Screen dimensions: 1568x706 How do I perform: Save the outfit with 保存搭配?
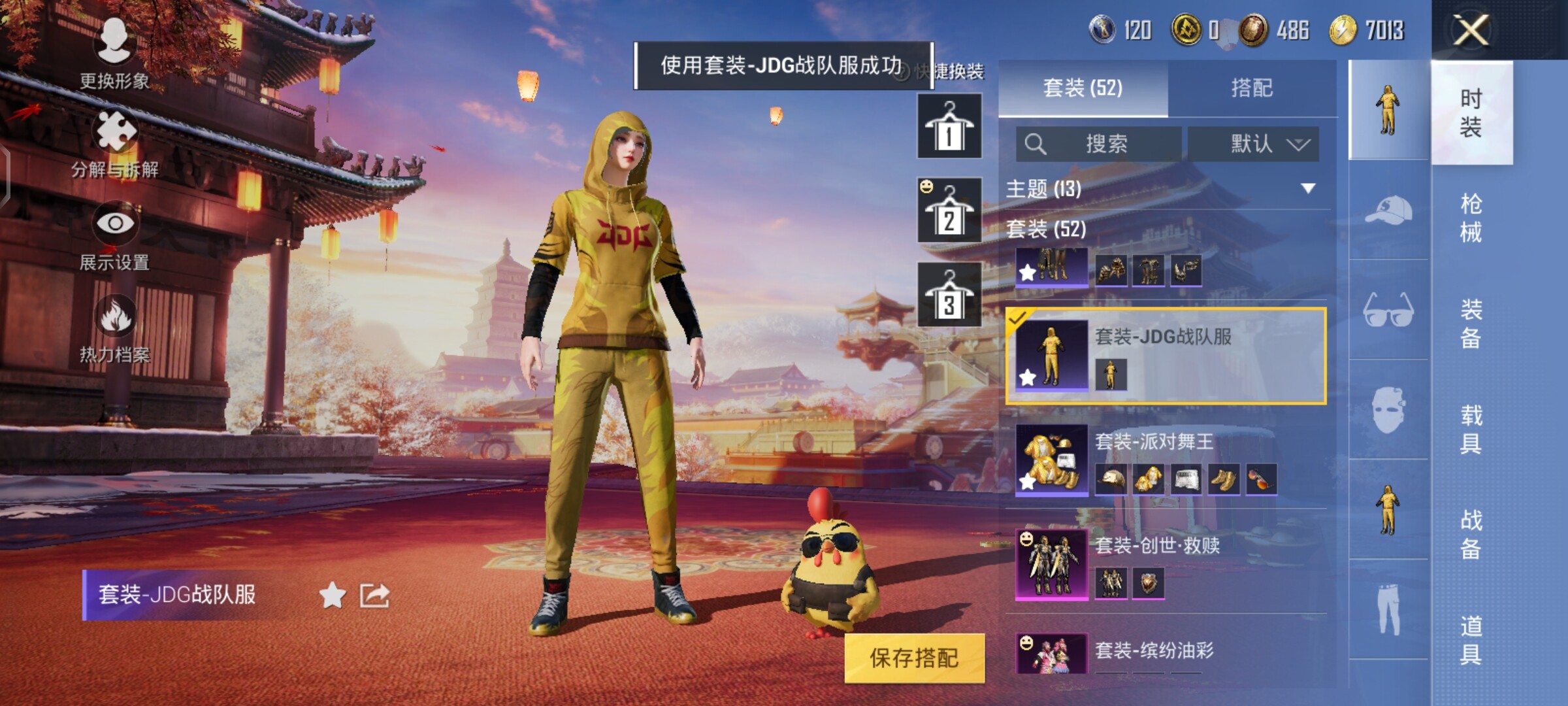tap(914, 658)
